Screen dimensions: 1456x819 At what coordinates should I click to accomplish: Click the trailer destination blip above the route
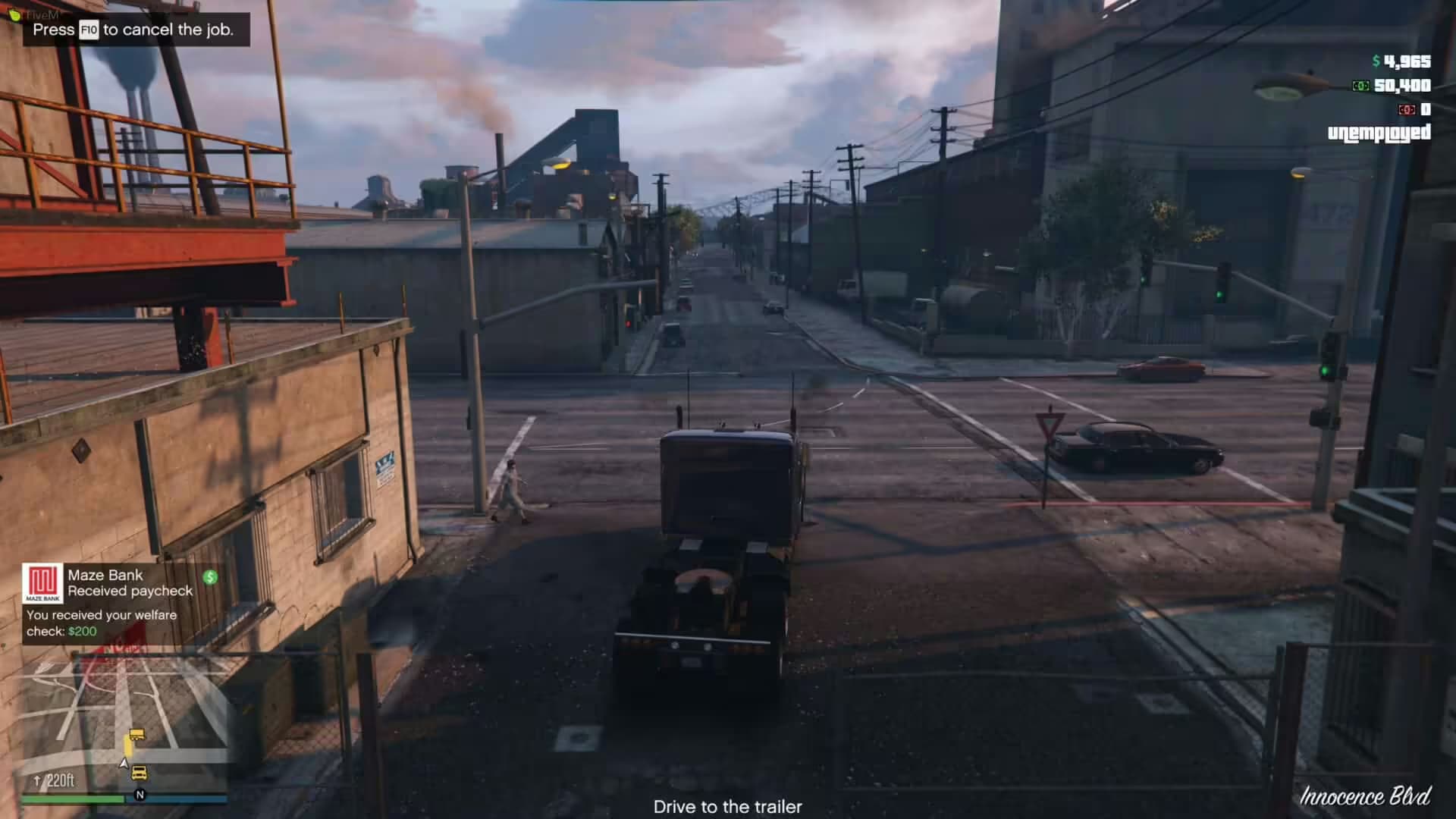click(x=137, y=734)
